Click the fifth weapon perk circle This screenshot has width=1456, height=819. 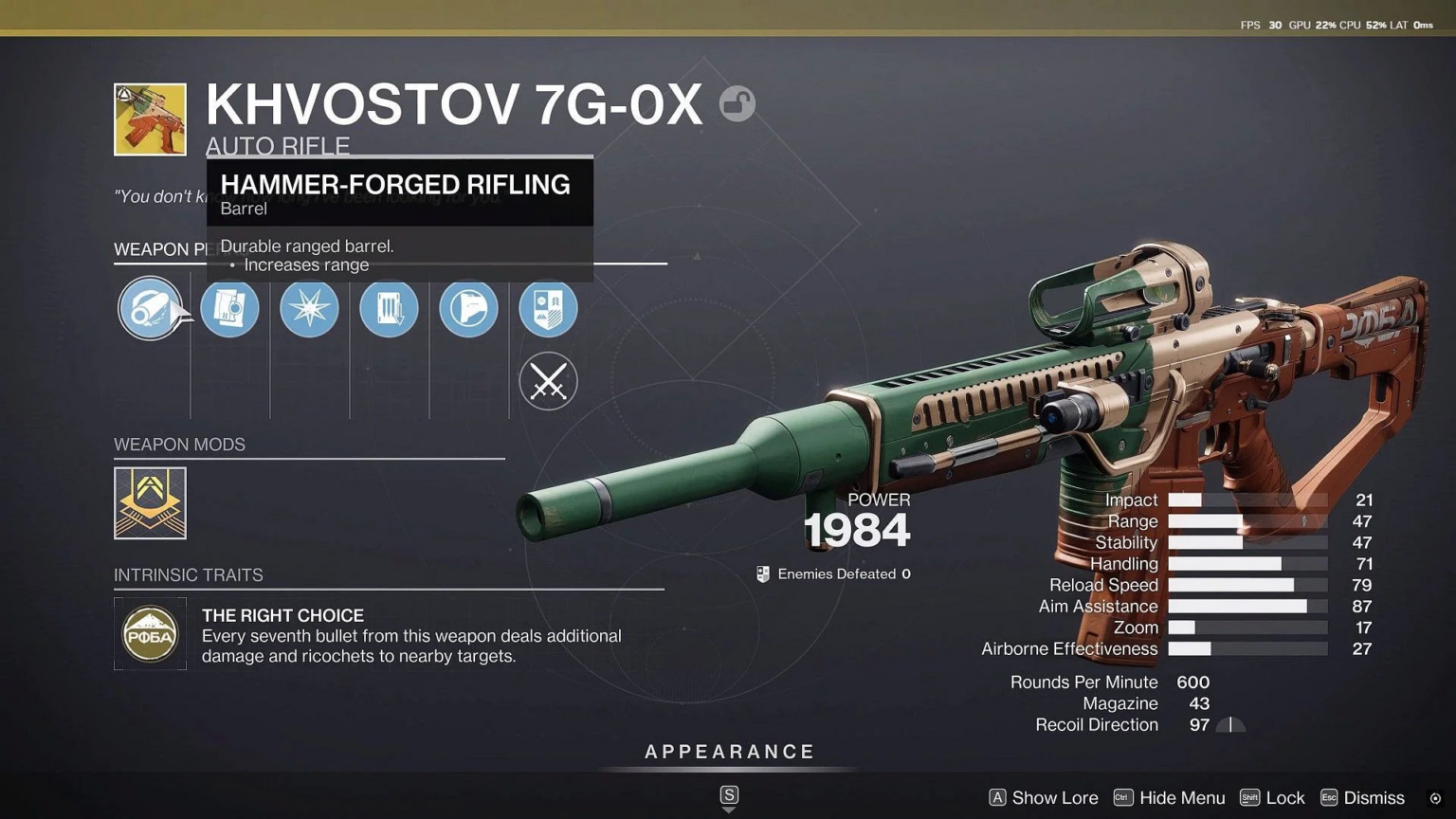point(468,308)
